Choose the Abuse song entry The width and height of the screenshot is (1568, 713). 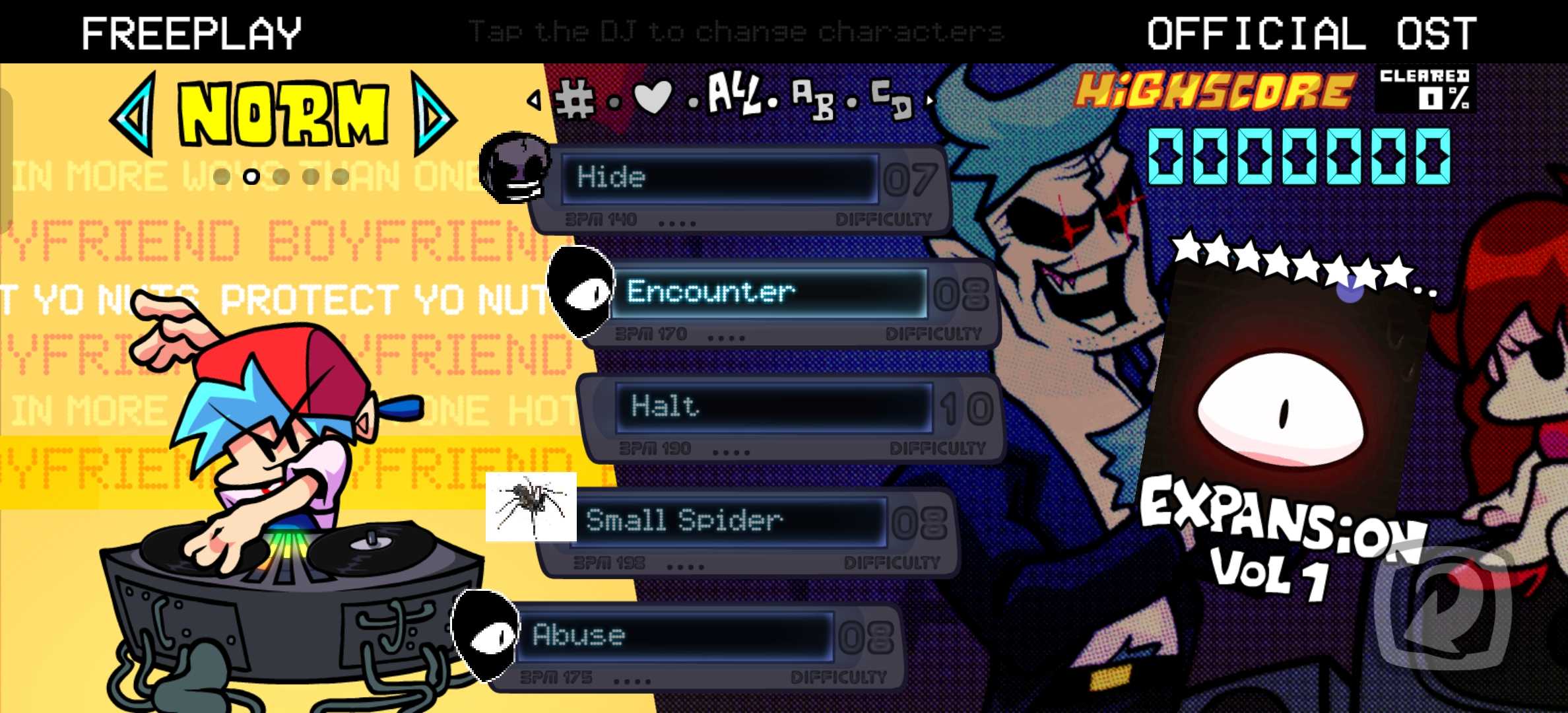coord(673,635)
